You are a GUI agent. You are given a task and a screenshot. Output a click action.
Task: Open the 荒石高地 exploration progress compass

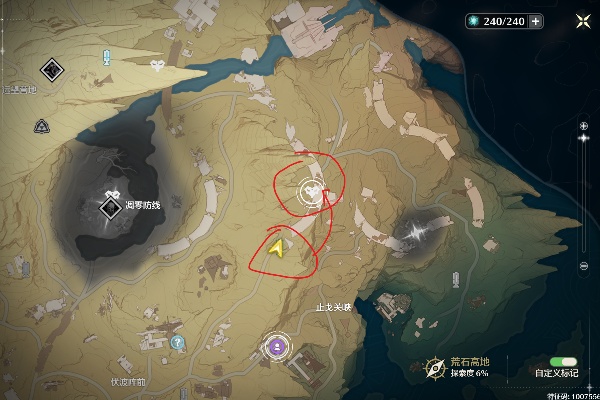pos(435,367)
